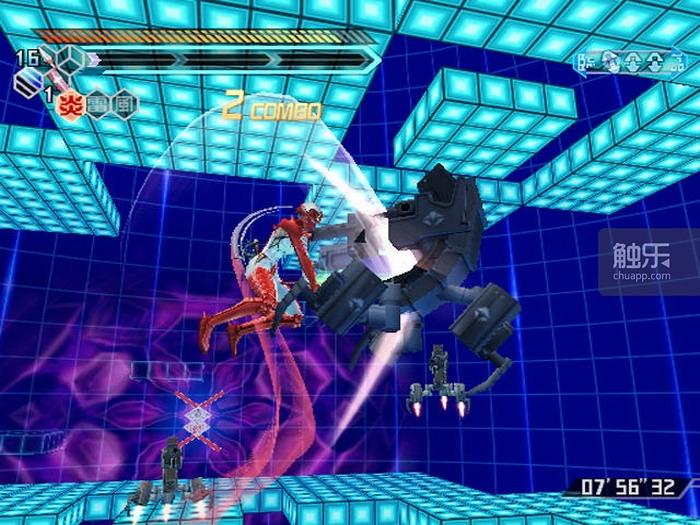The image size is (700, 525).
Task: Select the red flame (炎) element icon
Action: 71,104
